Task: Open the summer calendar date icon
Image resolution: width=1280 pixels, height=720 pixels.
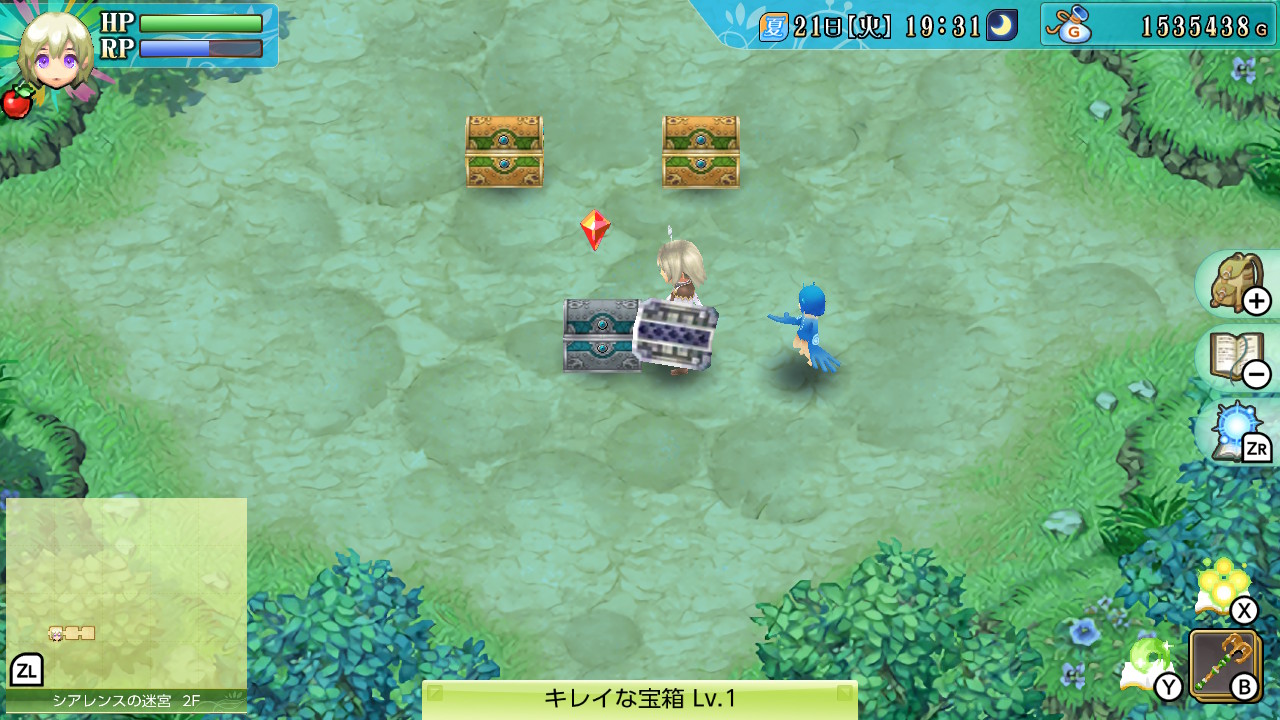Action: [x=773, y=26]
